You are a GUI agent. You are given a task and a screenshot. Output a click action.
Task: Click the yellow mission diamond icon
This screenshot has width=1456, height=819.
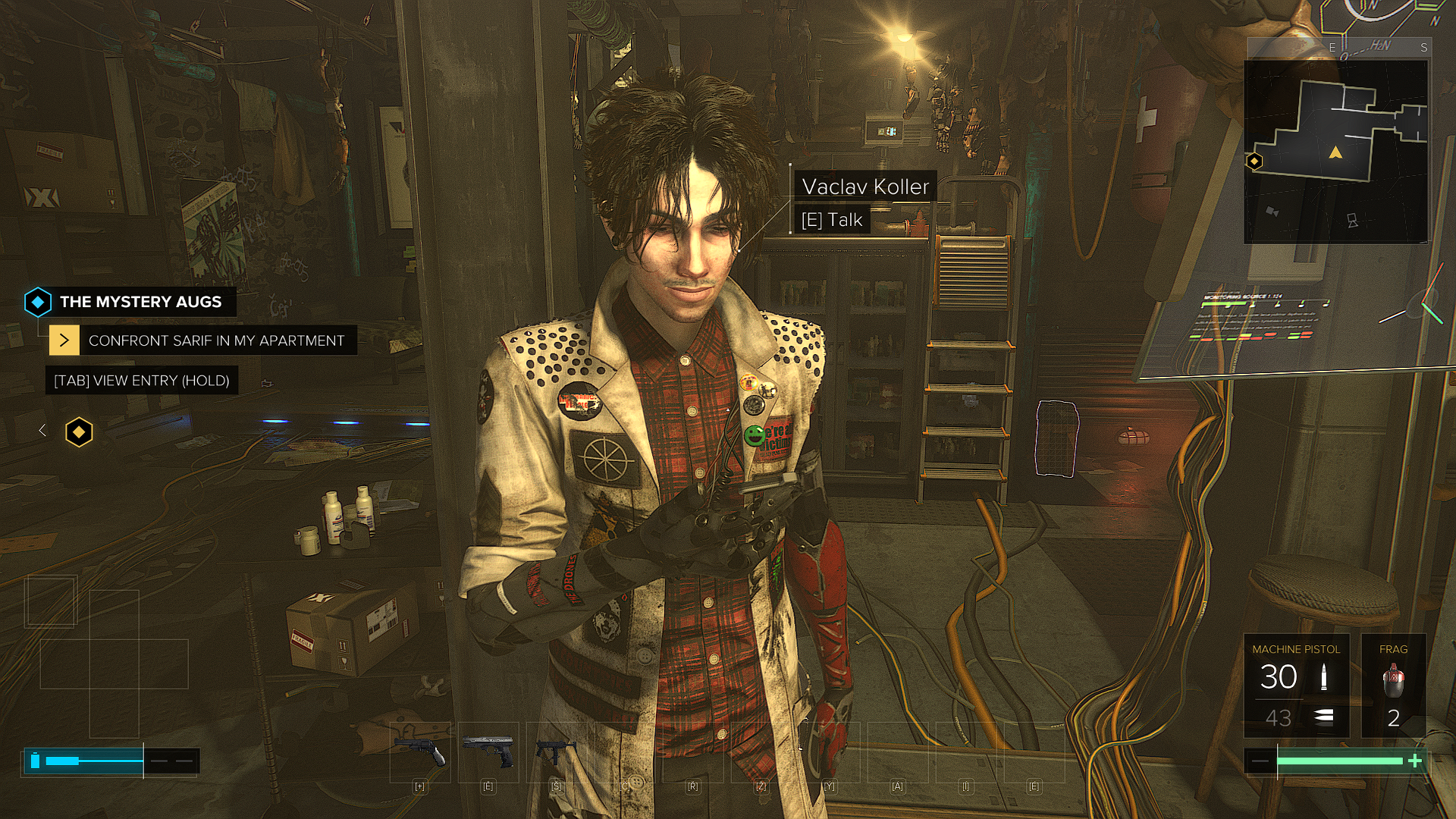tap(79, 432)
